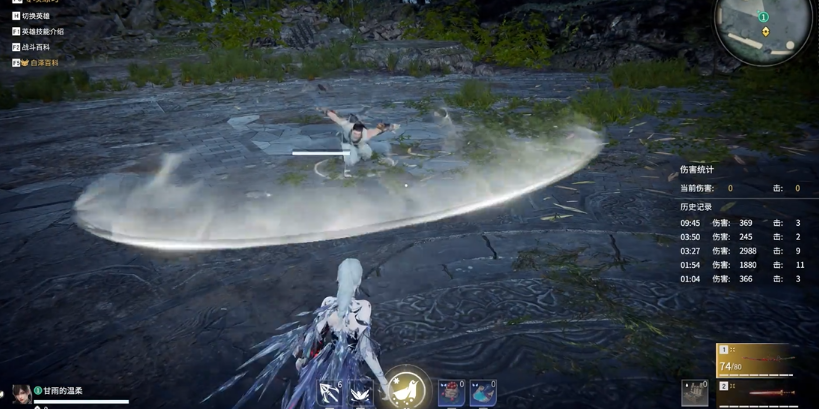
Task: Use the red berry basket consumable
Action: 451,392
